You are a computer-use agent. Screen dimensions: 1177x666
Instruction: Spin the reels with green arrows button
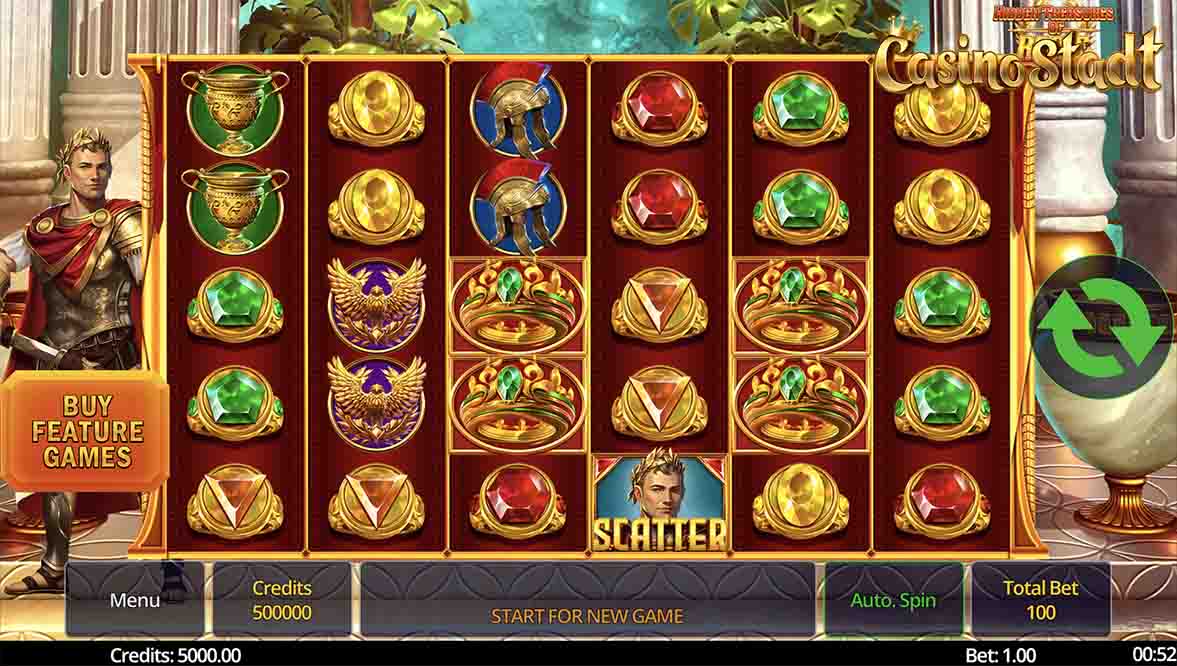click(1103, 328)
